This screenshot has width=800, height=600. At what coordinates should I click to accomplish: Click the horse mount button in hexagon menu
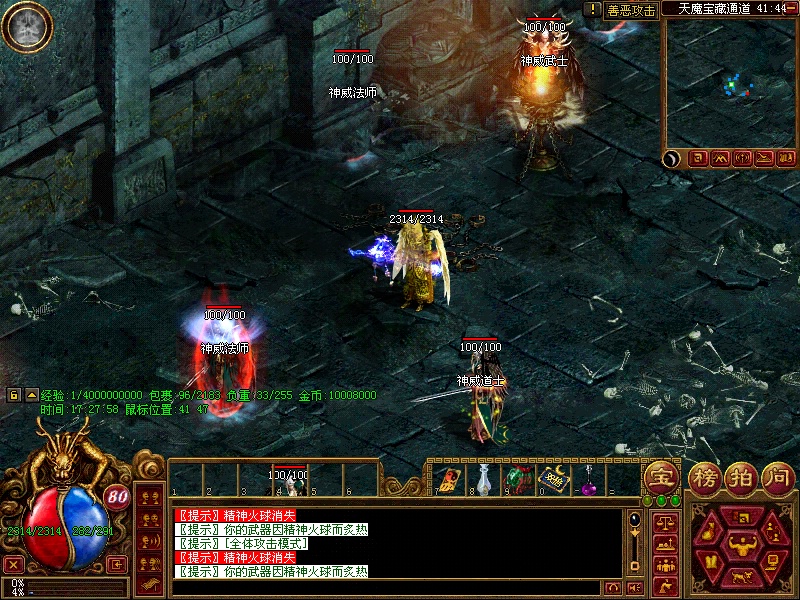741,578
